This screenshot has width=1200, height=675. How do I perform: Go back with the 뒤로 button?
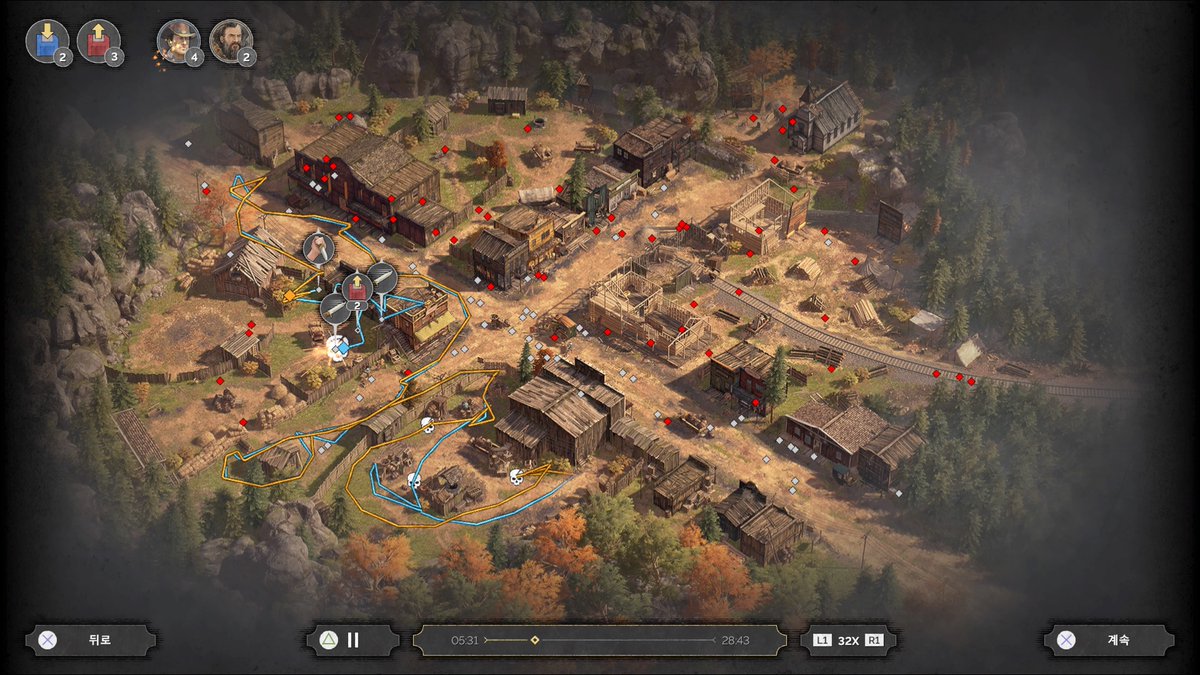coord(91,641)
